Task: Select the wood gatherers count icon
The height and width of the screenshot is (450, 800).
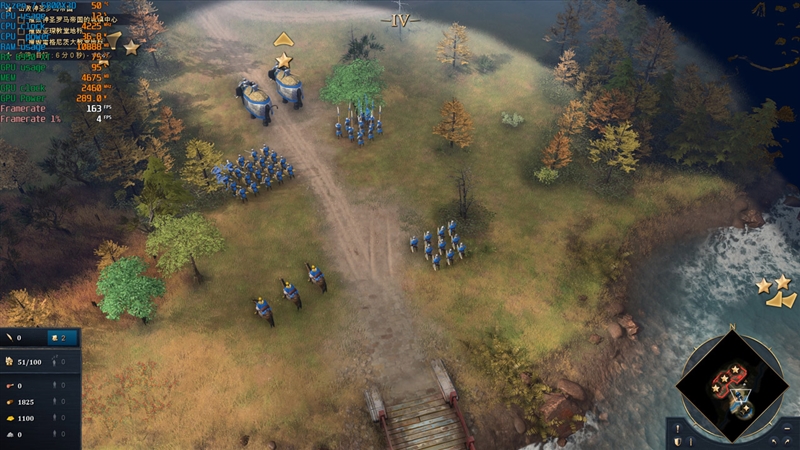Action: click(56, 401)
